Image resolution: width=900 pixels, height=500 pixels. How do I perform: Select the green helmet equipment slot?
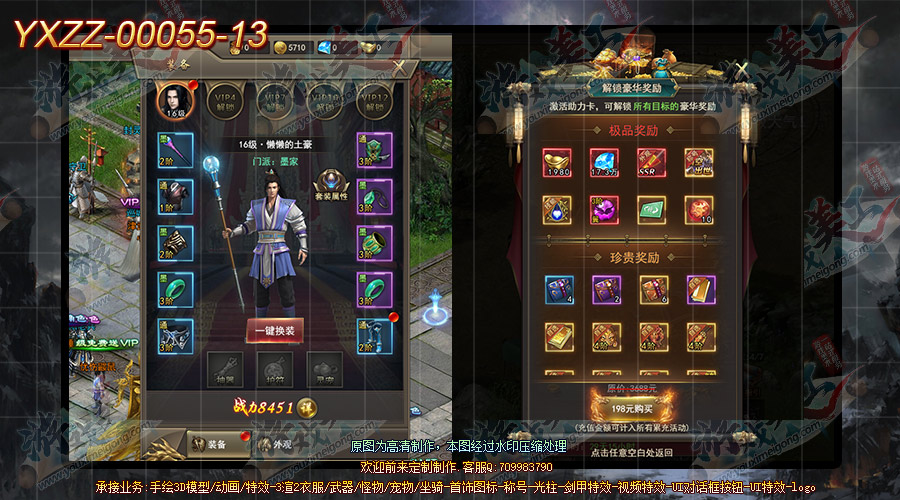tap(374, 150)
